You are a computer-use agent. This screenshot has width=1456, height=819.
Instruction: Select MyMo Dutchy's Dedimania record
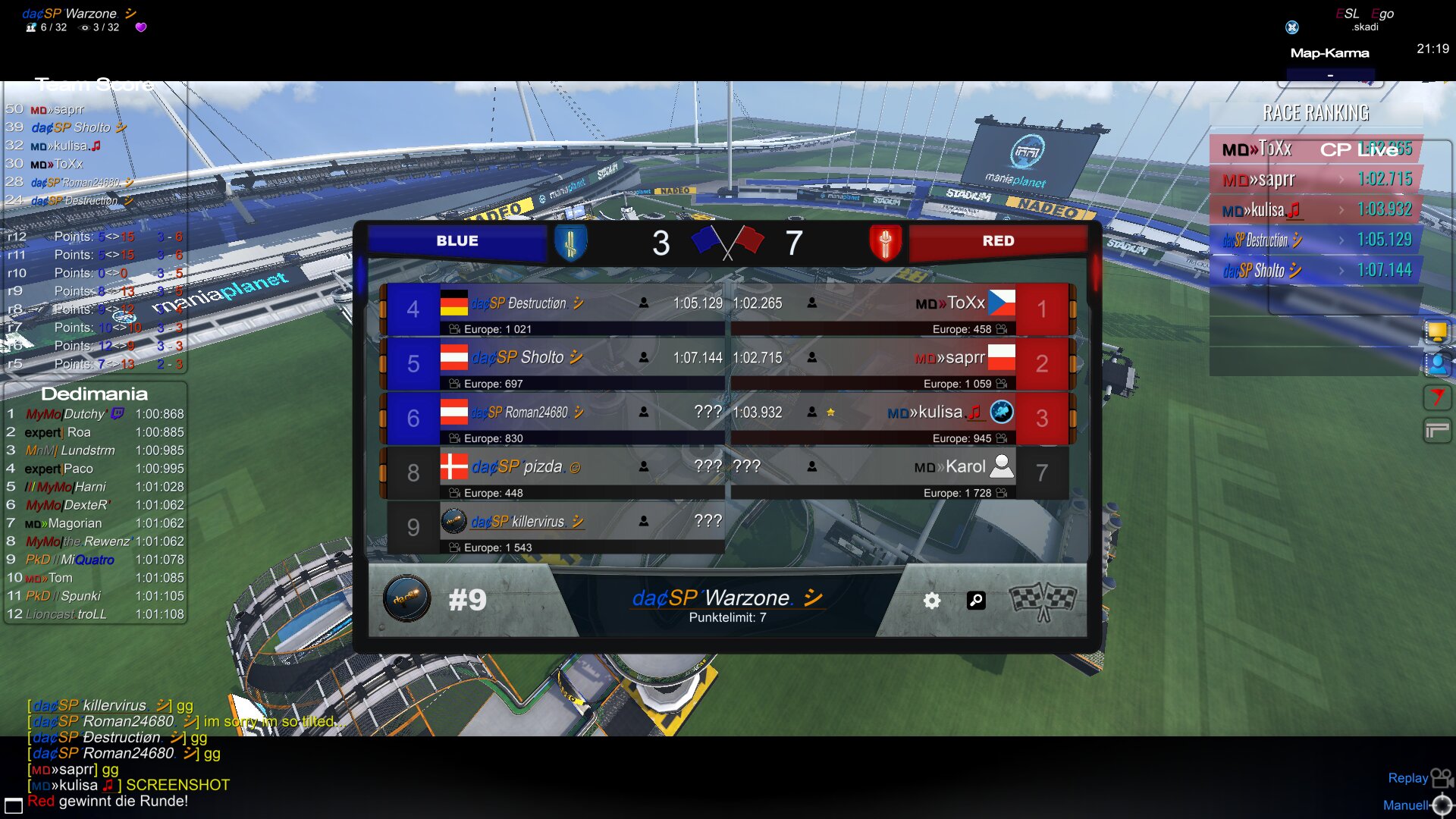(95, 414)
